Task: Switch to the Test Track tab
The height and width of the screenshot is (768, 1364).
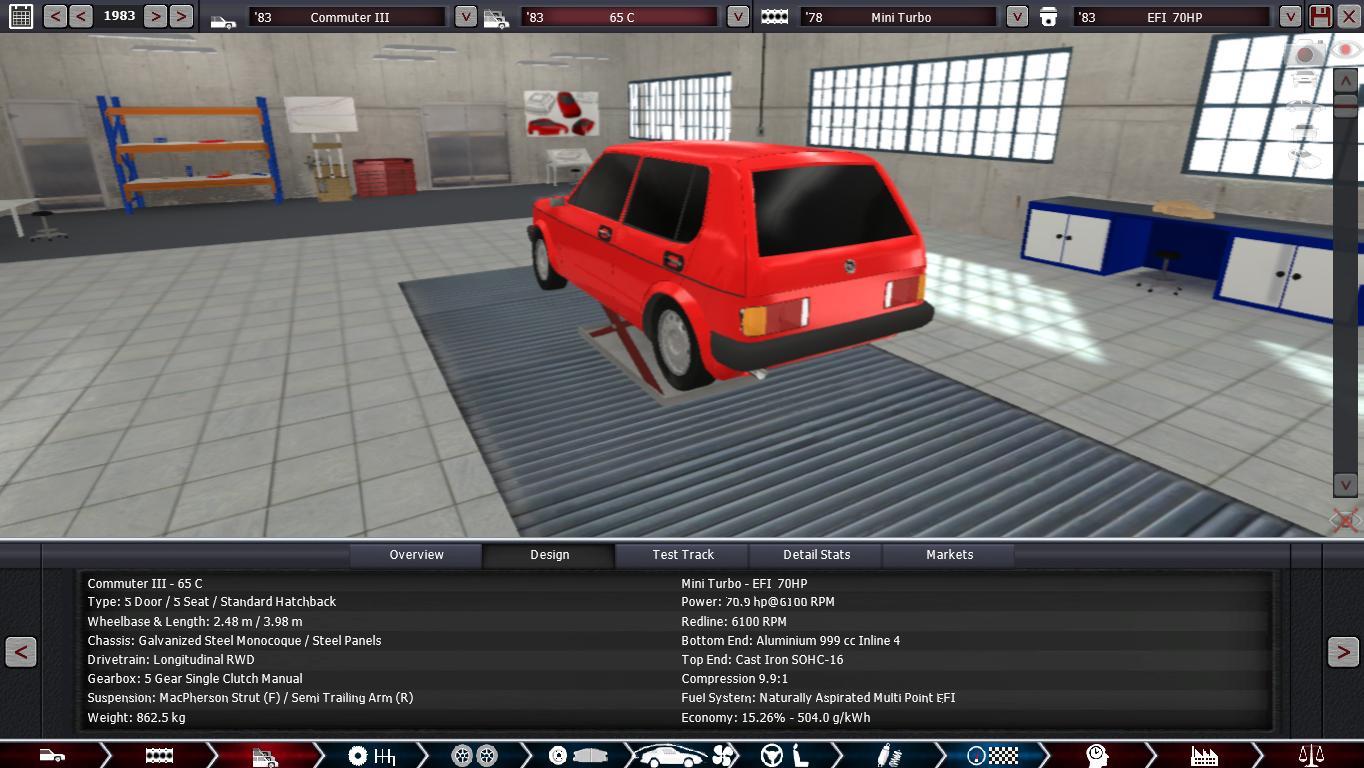Action: [x=683, y=555]
